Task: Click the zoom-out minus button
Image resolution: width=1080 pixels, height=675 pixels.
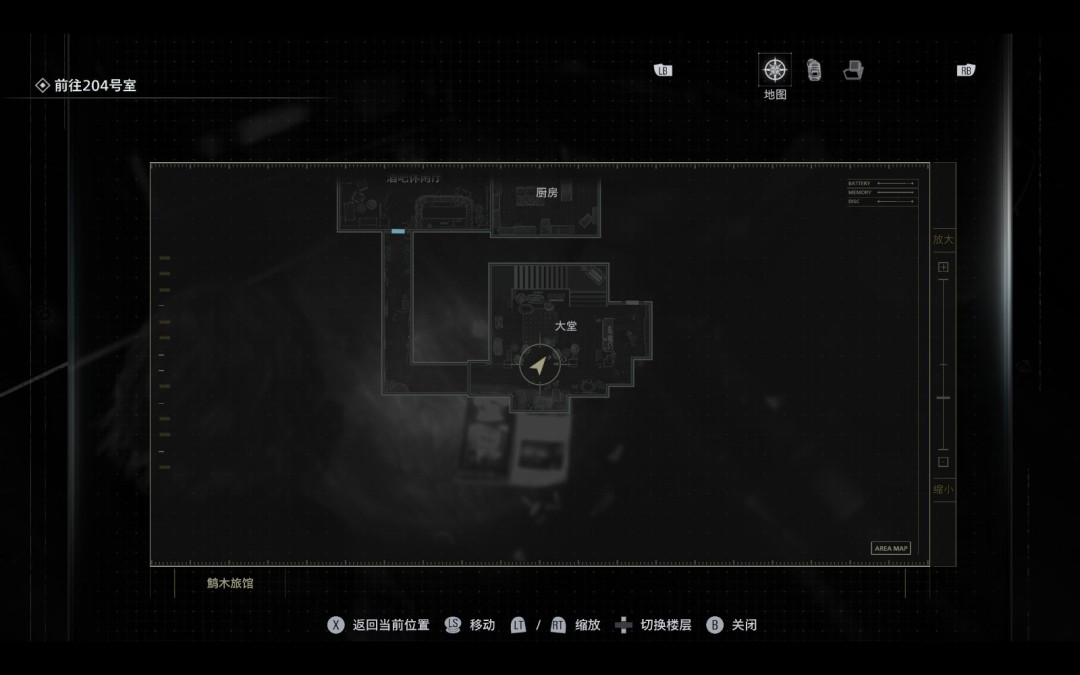Action: pos(943,462)
